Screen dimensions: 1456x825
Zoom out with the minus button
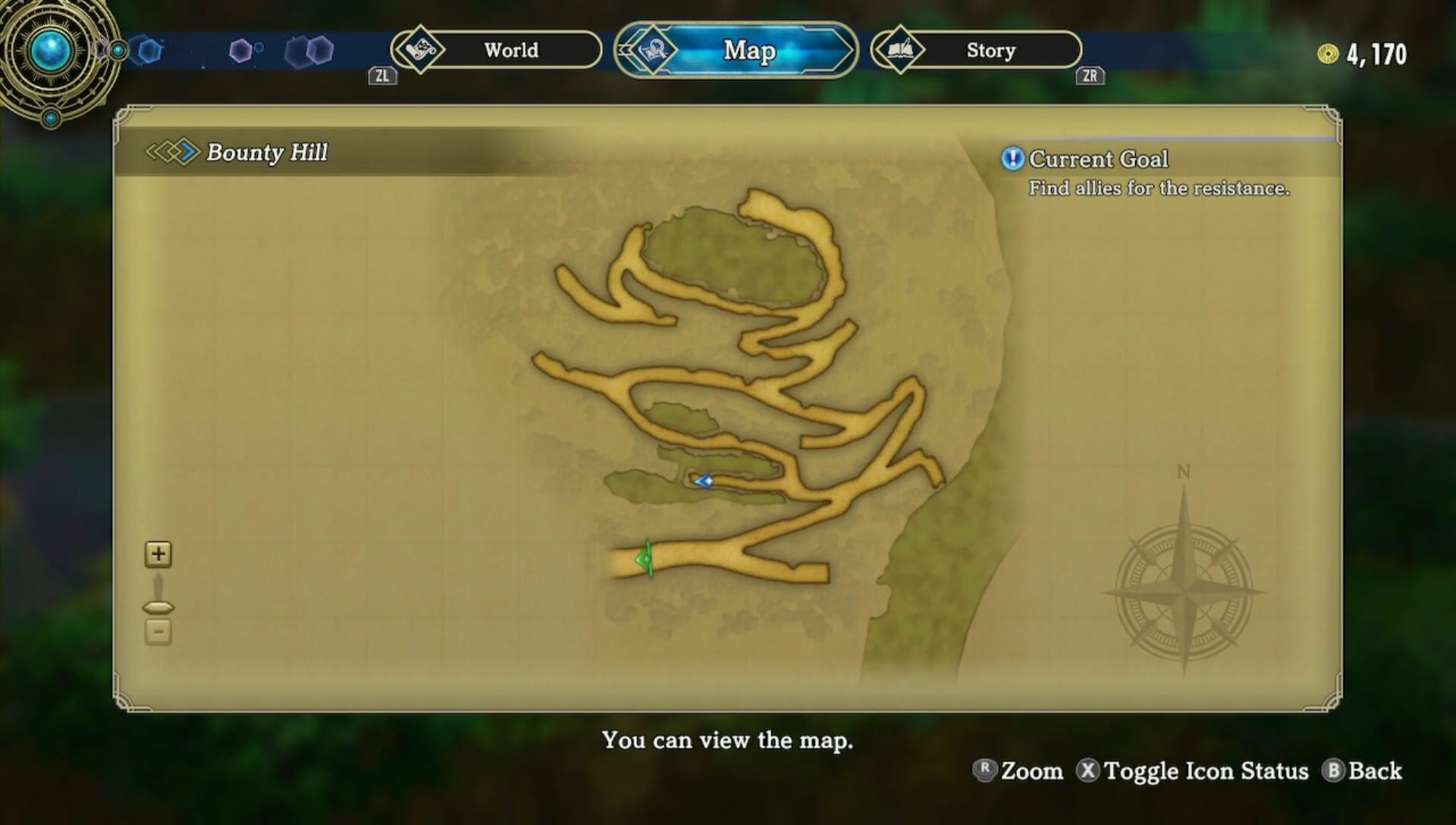(x=158, y=632)
